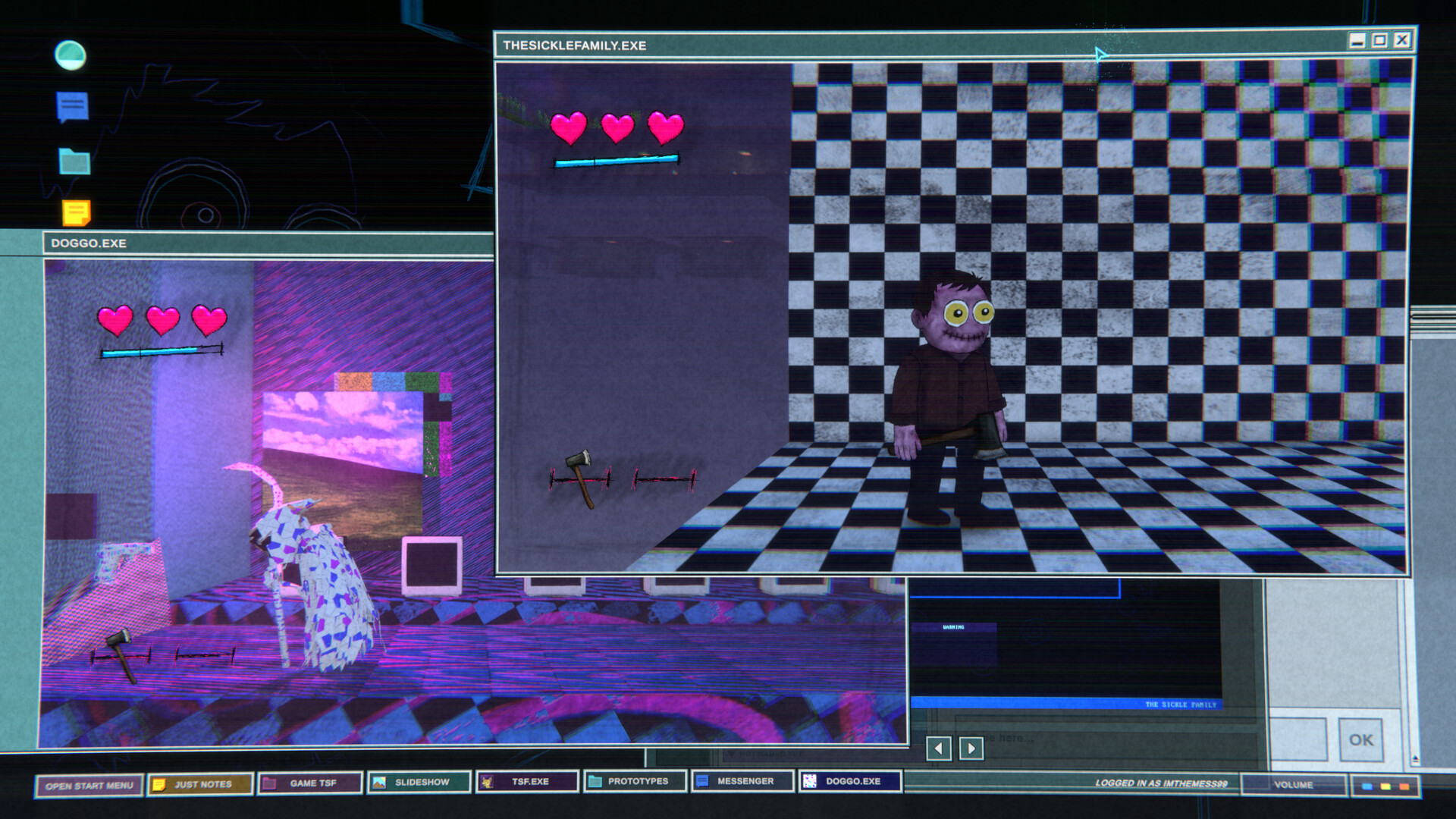The width and height of the screenshot is (1456, 819).
Task: Click the globe desktop icon
Action: click(71, 54)
